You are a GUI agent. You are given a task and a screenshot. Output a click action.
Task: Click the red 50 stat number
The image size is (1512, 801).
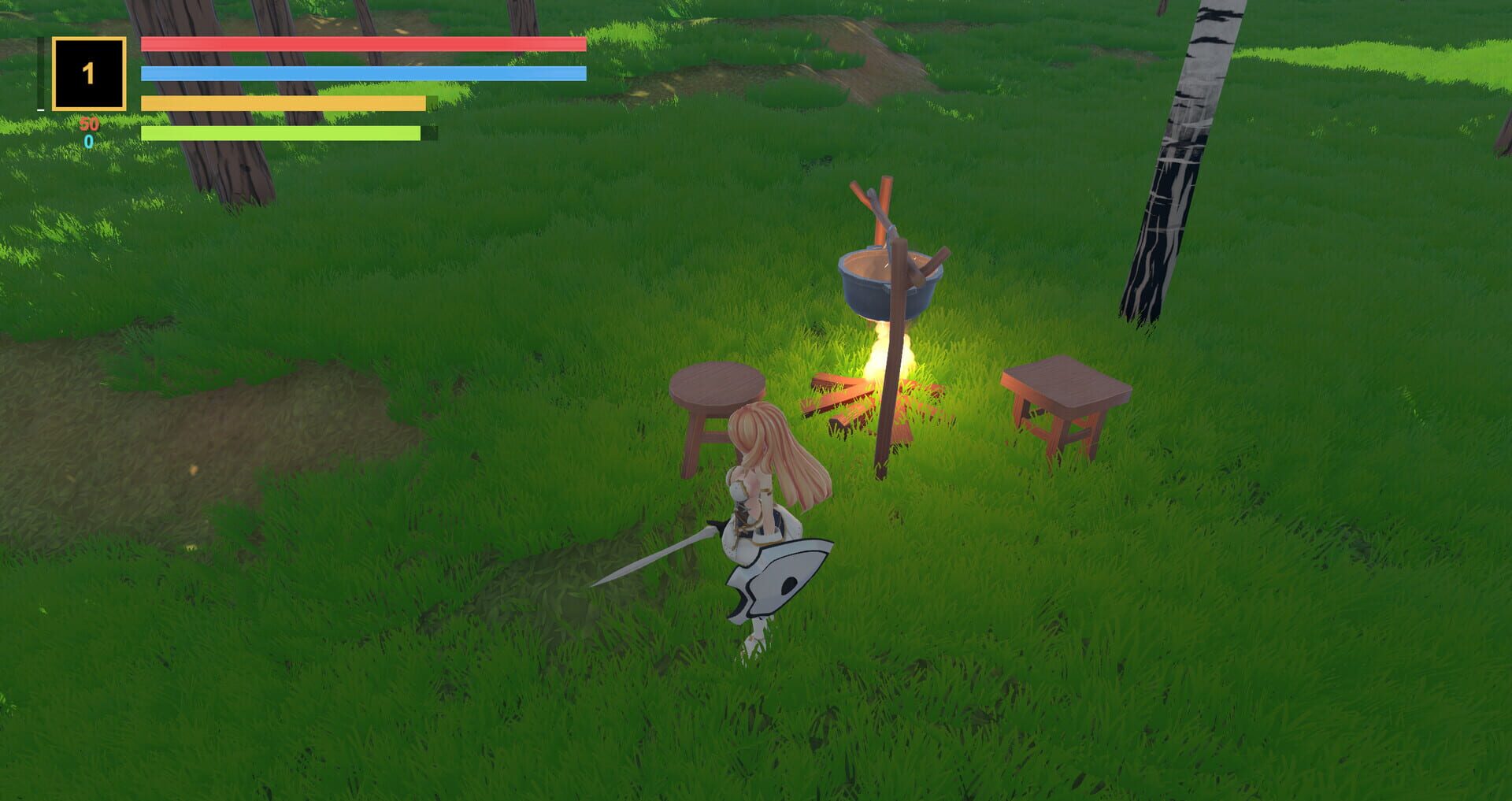tap(89, 124)
